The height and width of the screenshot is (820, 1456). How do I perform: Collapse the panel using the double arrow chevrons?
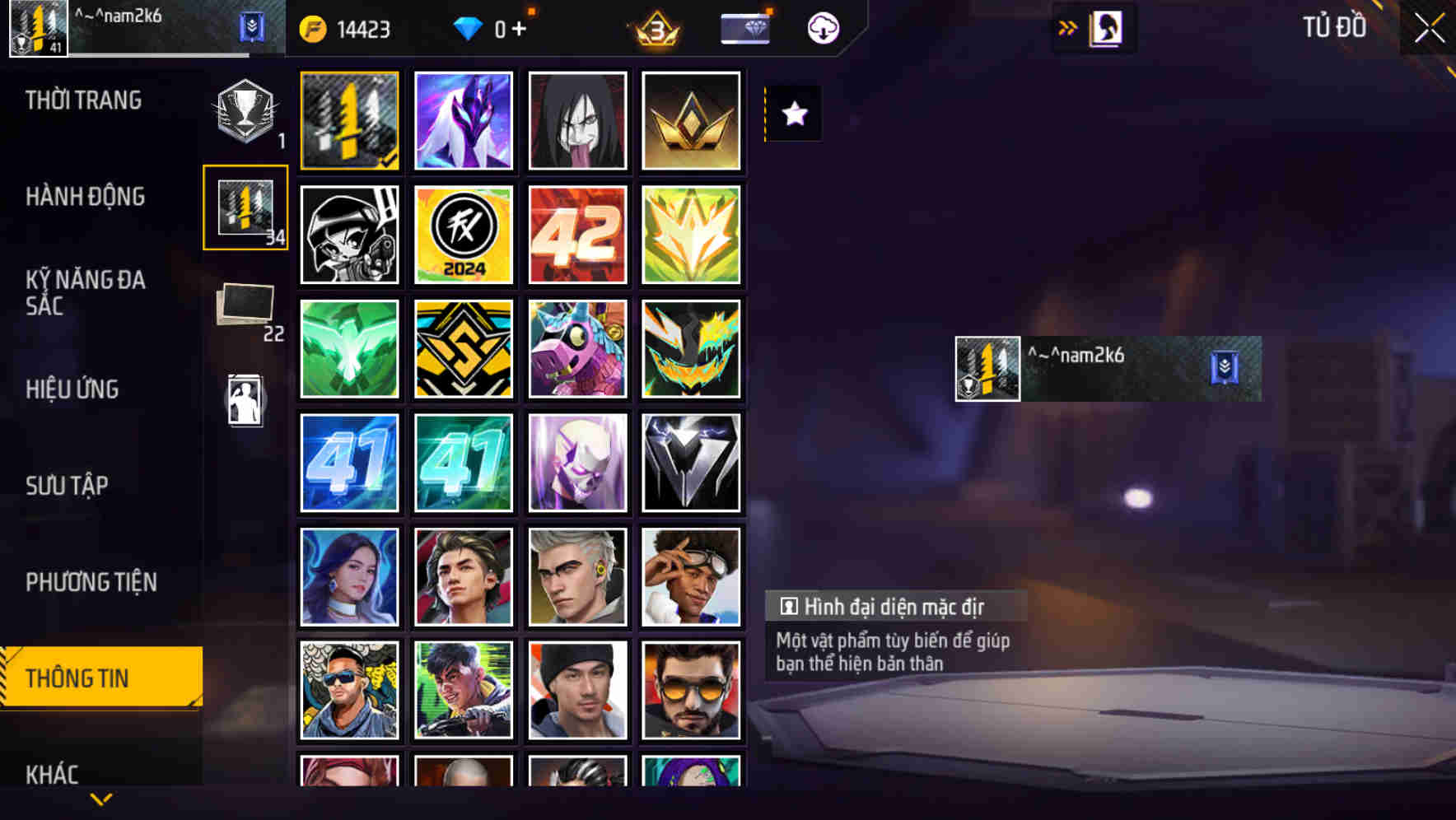pyautogui.click(x=1068, y=26)
